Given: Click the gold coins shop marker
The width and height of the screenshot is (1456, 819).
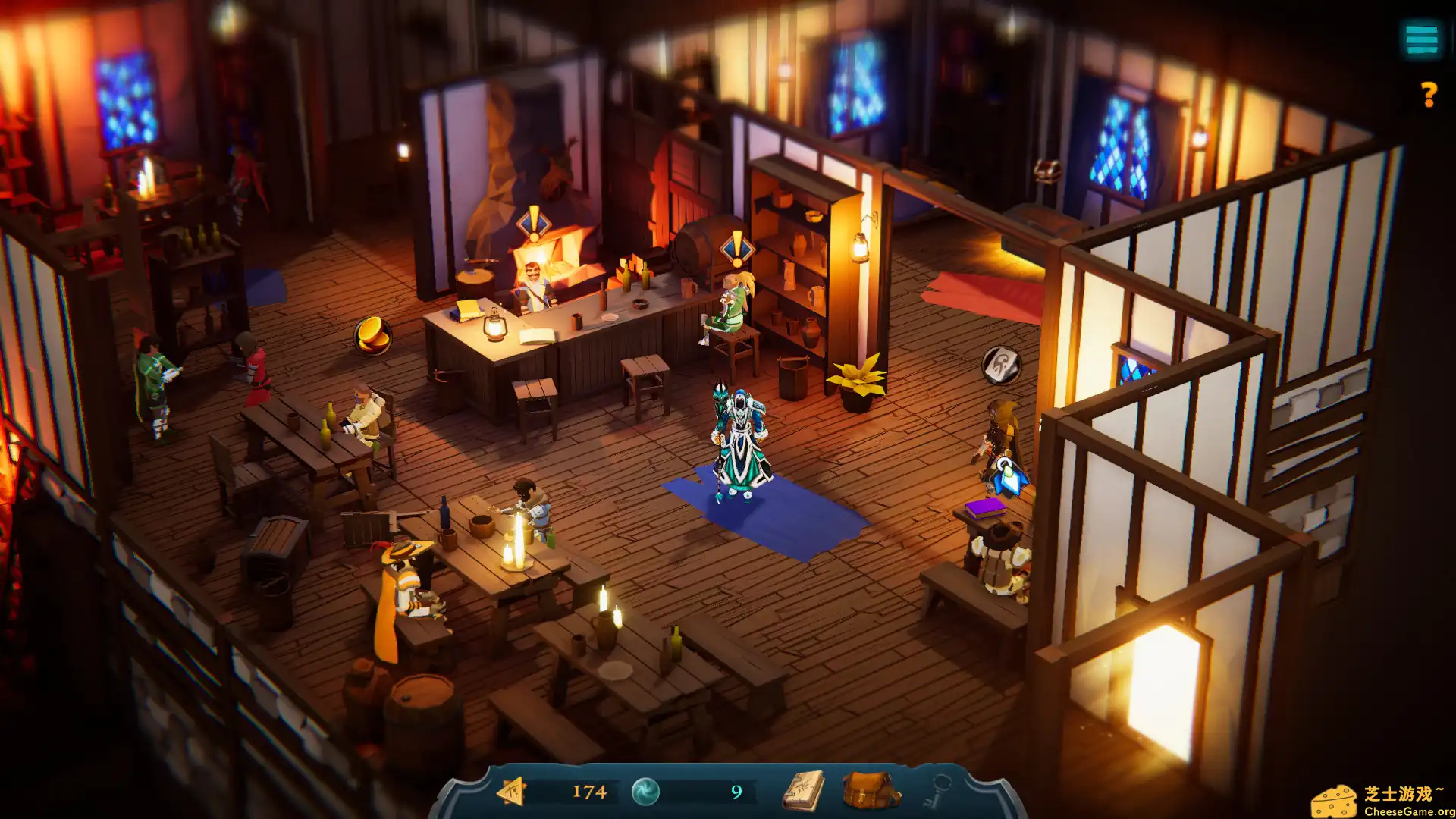Looking at the screenshot, I should click(373, 335).
